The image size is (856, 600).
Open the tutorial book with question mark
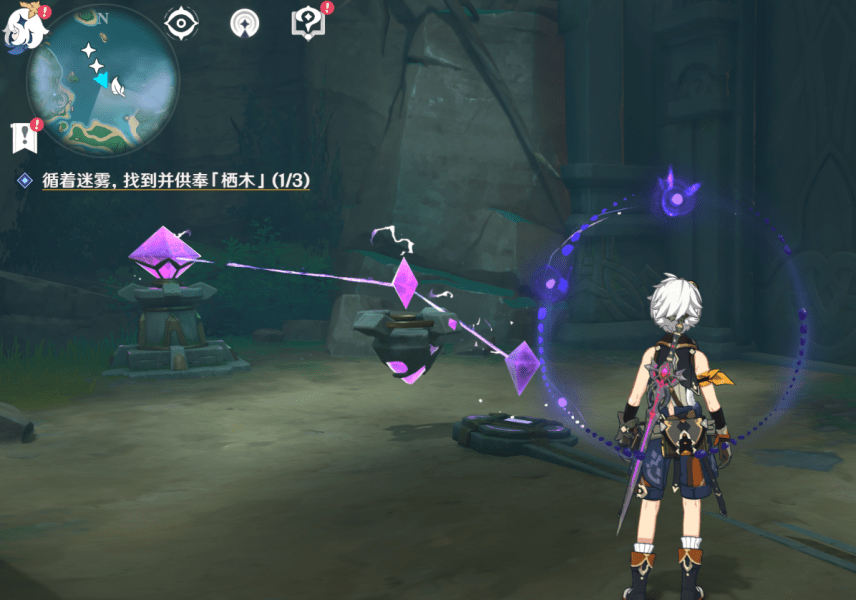(306, 22)
